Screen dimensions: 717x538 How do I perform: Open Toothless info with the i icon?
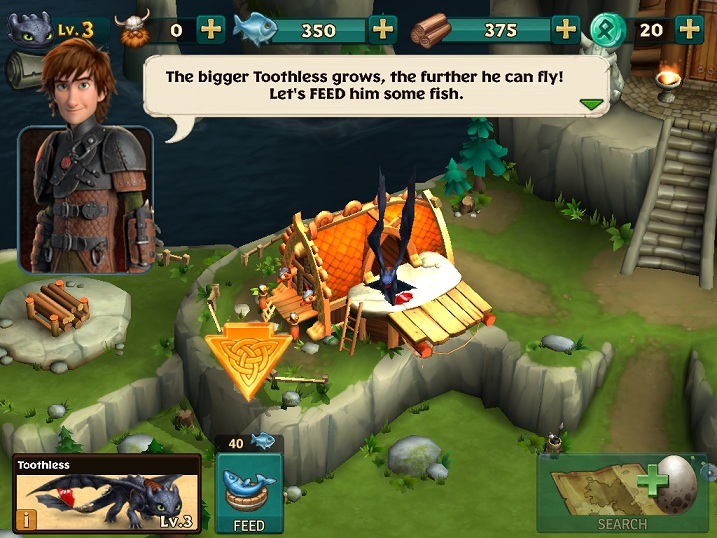click(25, 520)
